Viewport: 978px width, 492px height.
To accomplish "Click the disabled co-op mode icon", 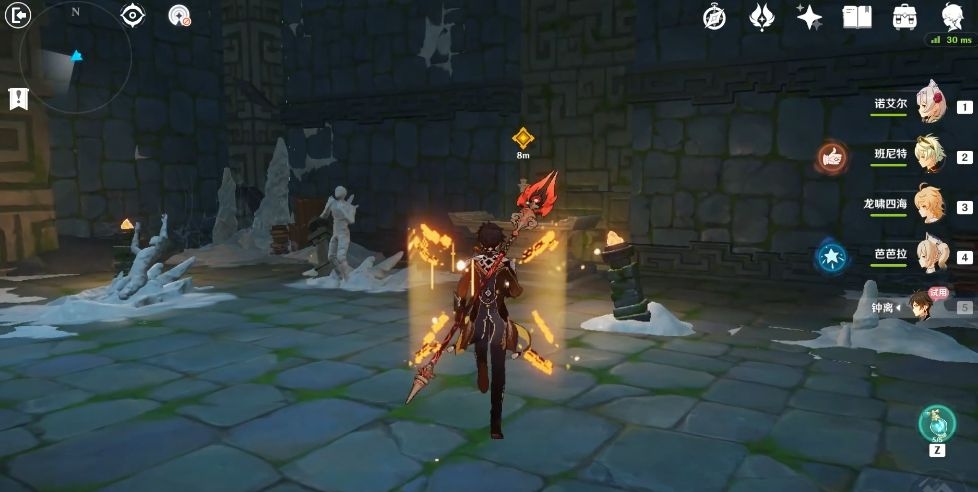I will (180, 15).
